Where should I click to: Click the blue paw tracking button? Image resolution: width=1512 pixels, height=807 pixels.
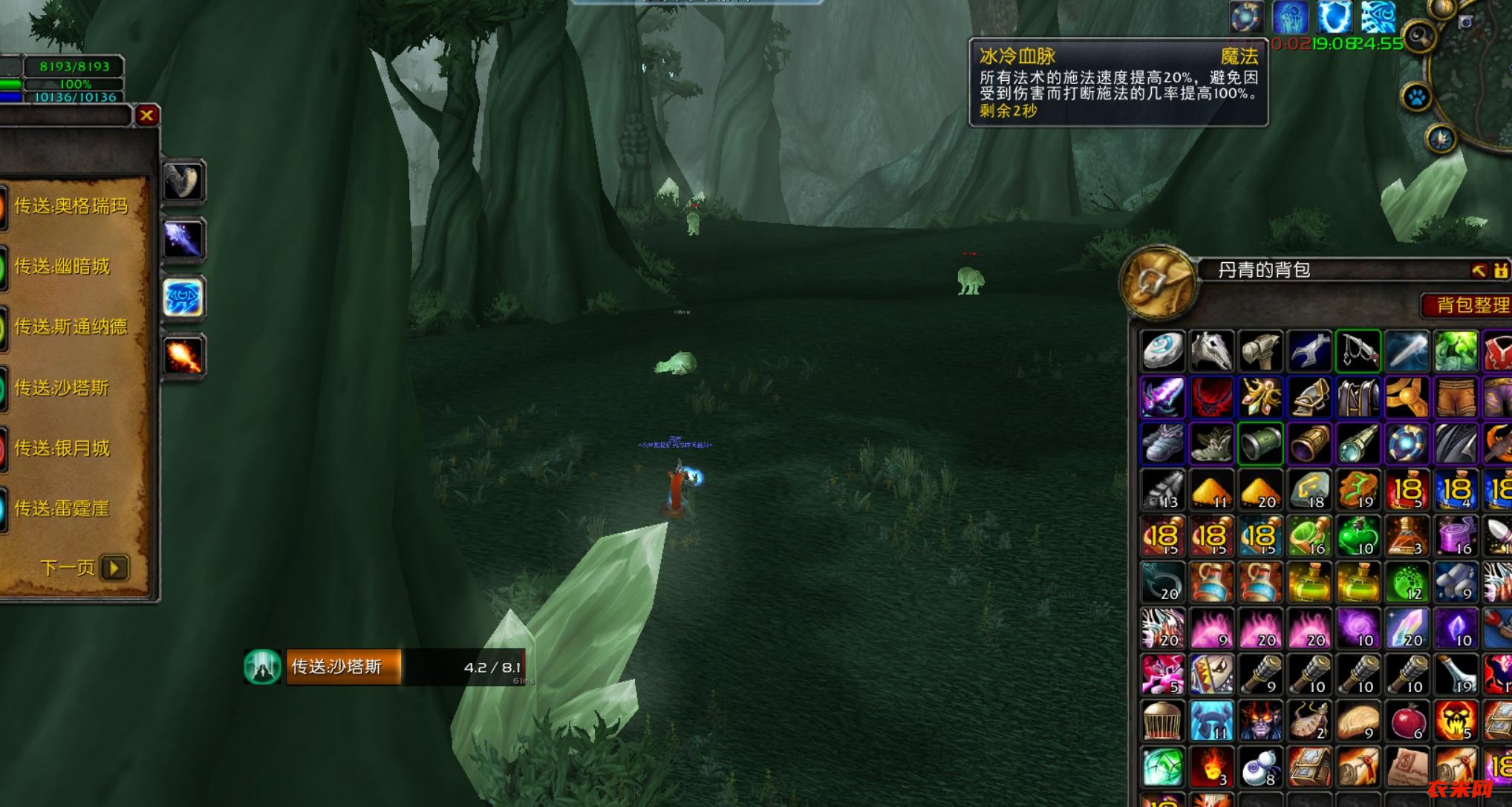1416,97
